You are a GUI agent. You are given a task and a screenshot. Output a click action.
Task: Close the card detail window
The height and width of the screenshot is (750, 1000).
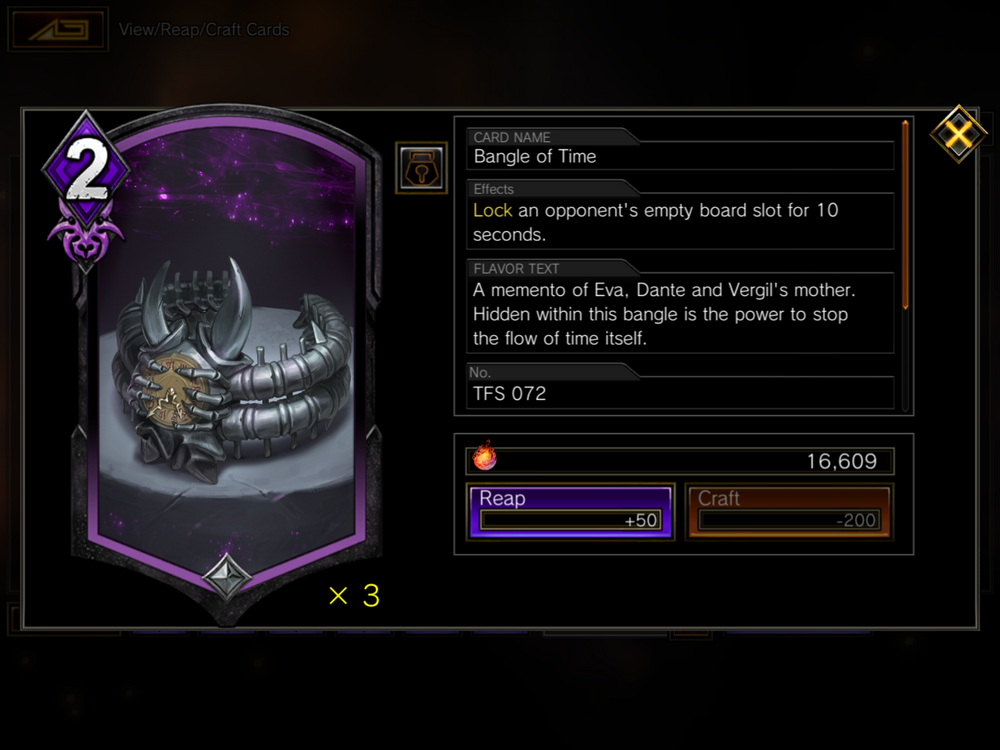(x=958, y=134)
